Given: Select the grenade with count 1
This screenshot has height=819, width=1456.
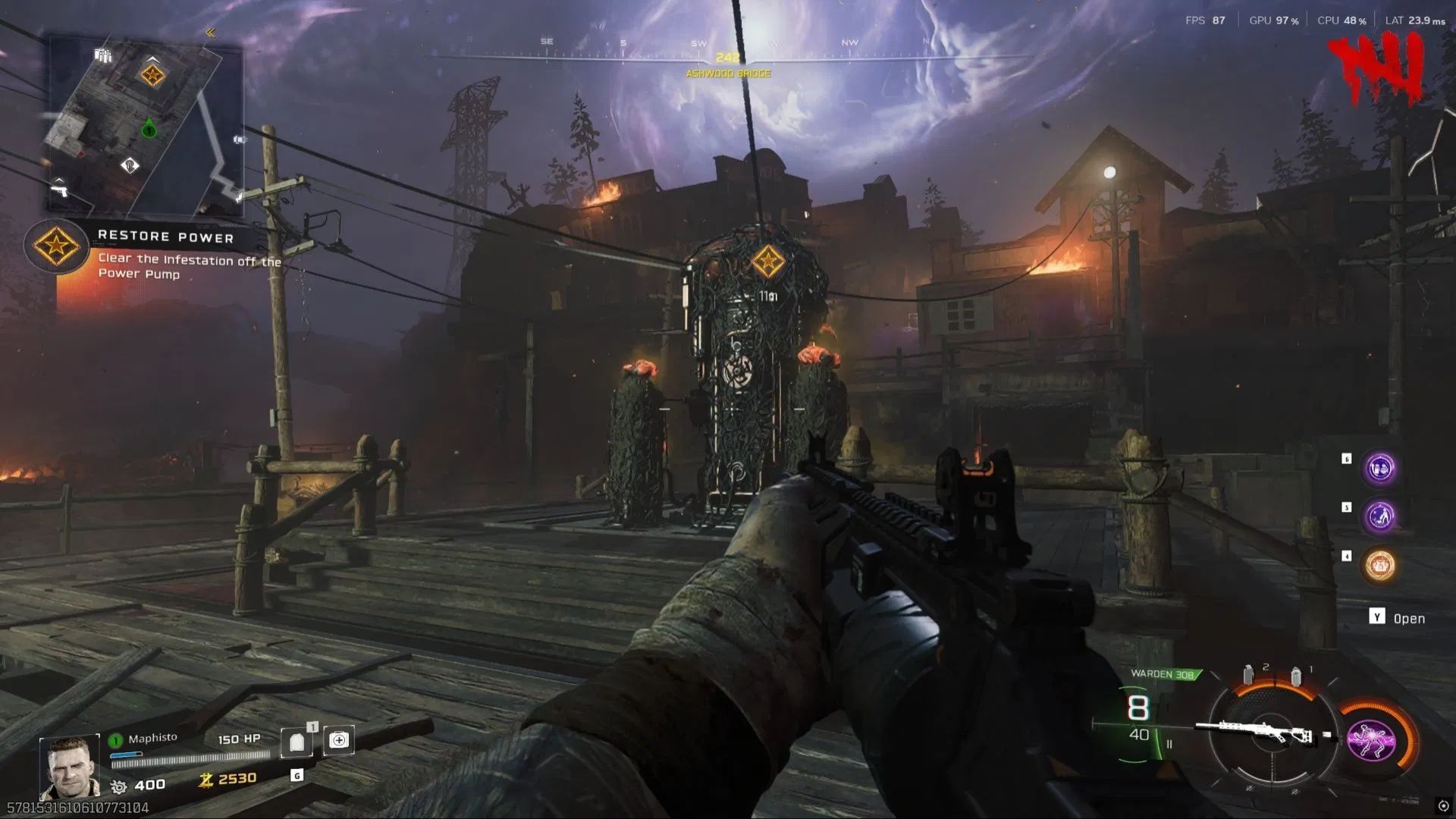Looking at the screenshot, I should [1296, 676].
